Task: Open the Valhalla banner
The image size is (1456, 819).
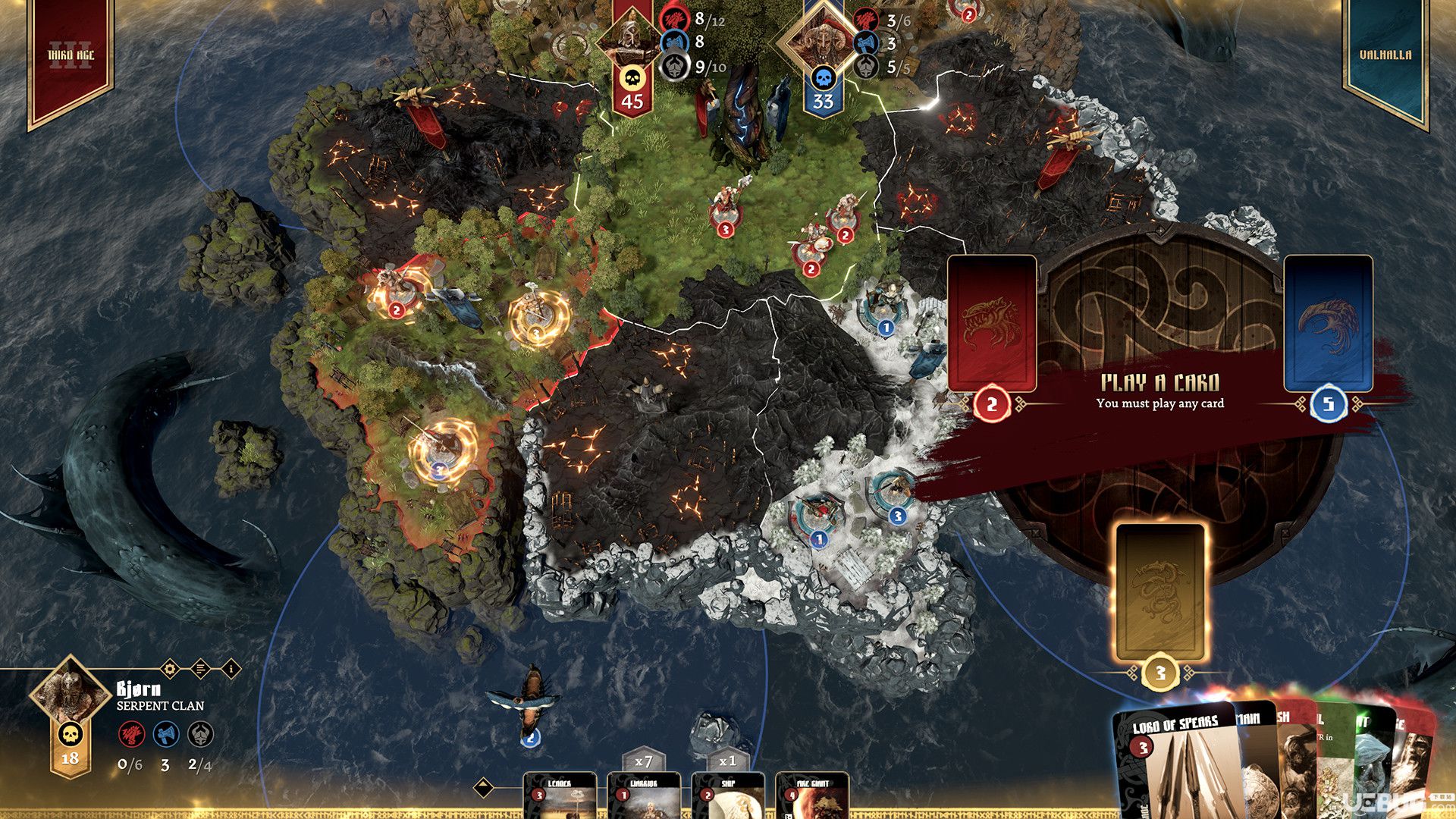Action: [1385, 57]
